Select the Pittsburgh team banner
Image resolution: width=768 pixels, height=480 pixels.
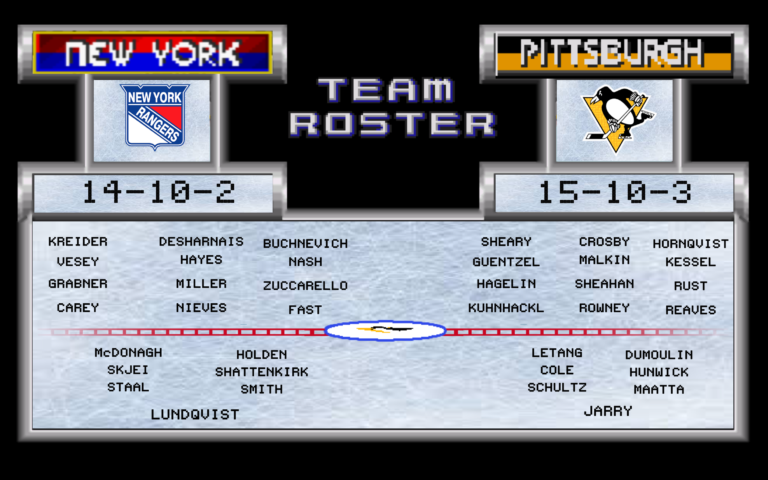(x=614, y=53)
